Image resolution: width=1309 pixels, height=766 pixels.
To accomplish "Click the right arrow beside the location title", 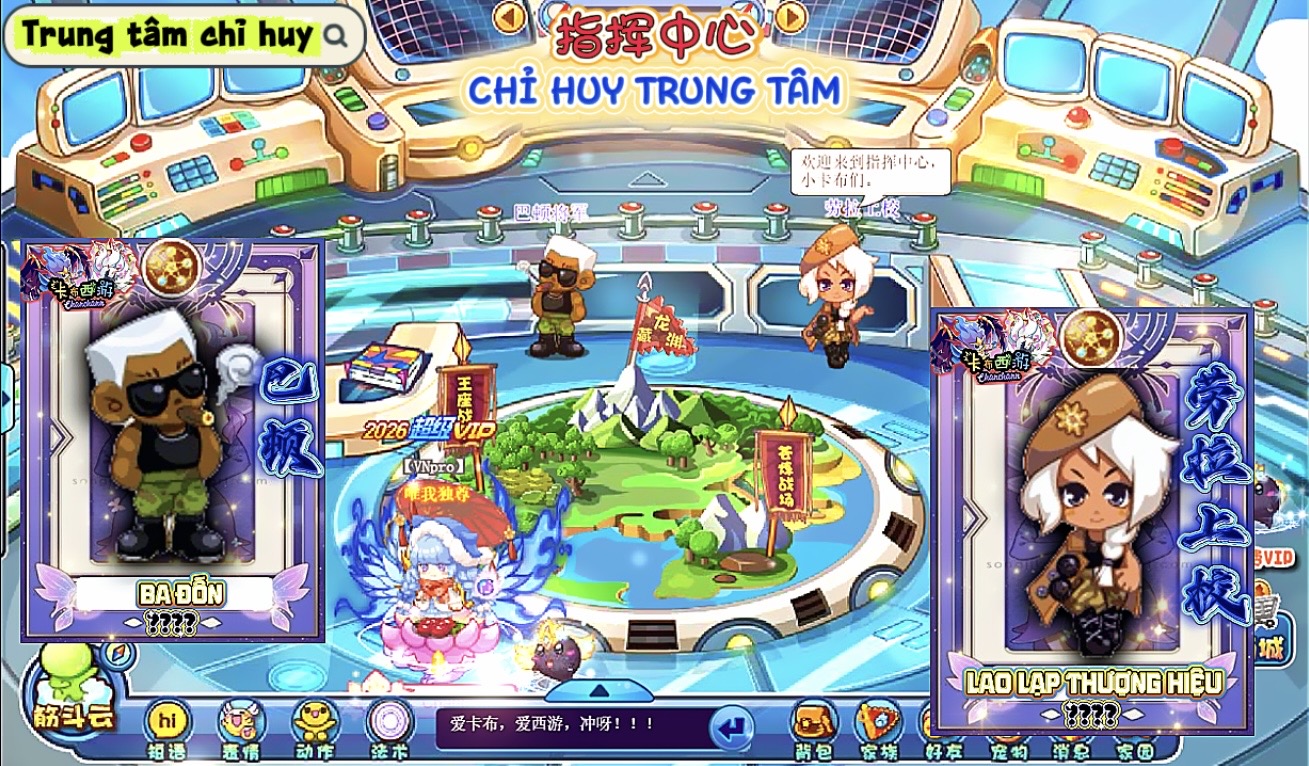I will [x=790, y=17].
